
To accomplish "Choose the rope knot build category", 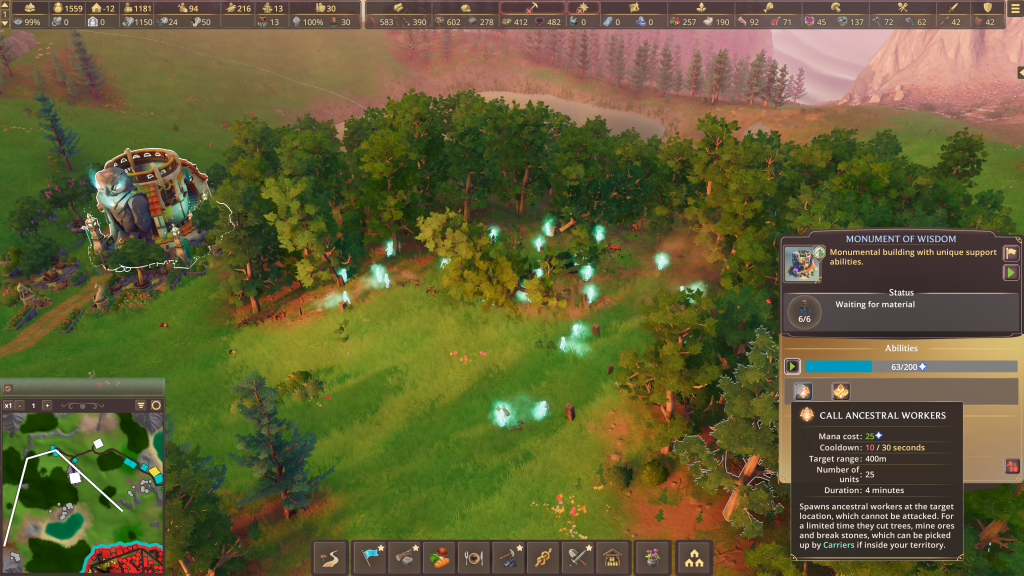I will pyautogui.click(x=543, y=557).
